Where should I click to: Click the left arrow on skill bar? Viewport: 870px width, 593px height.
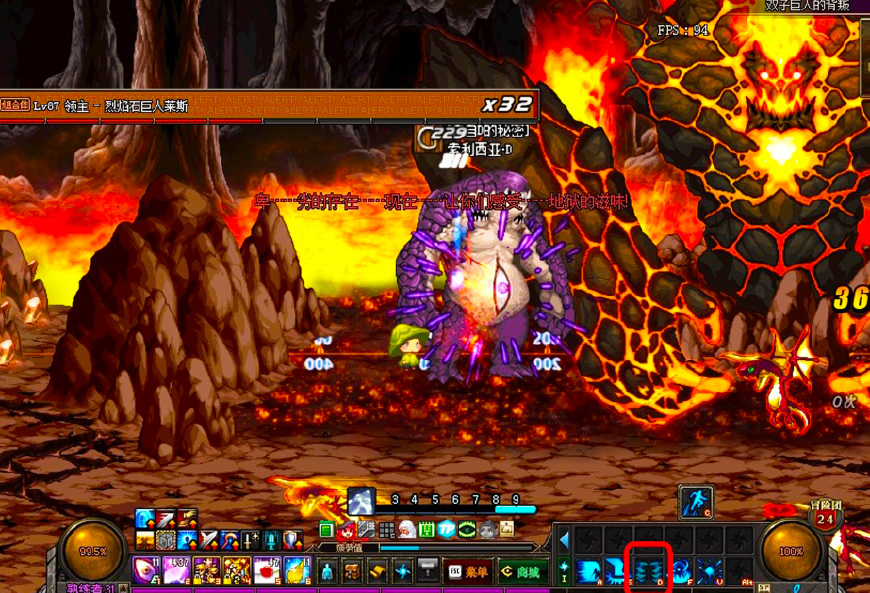click(564, 540)
